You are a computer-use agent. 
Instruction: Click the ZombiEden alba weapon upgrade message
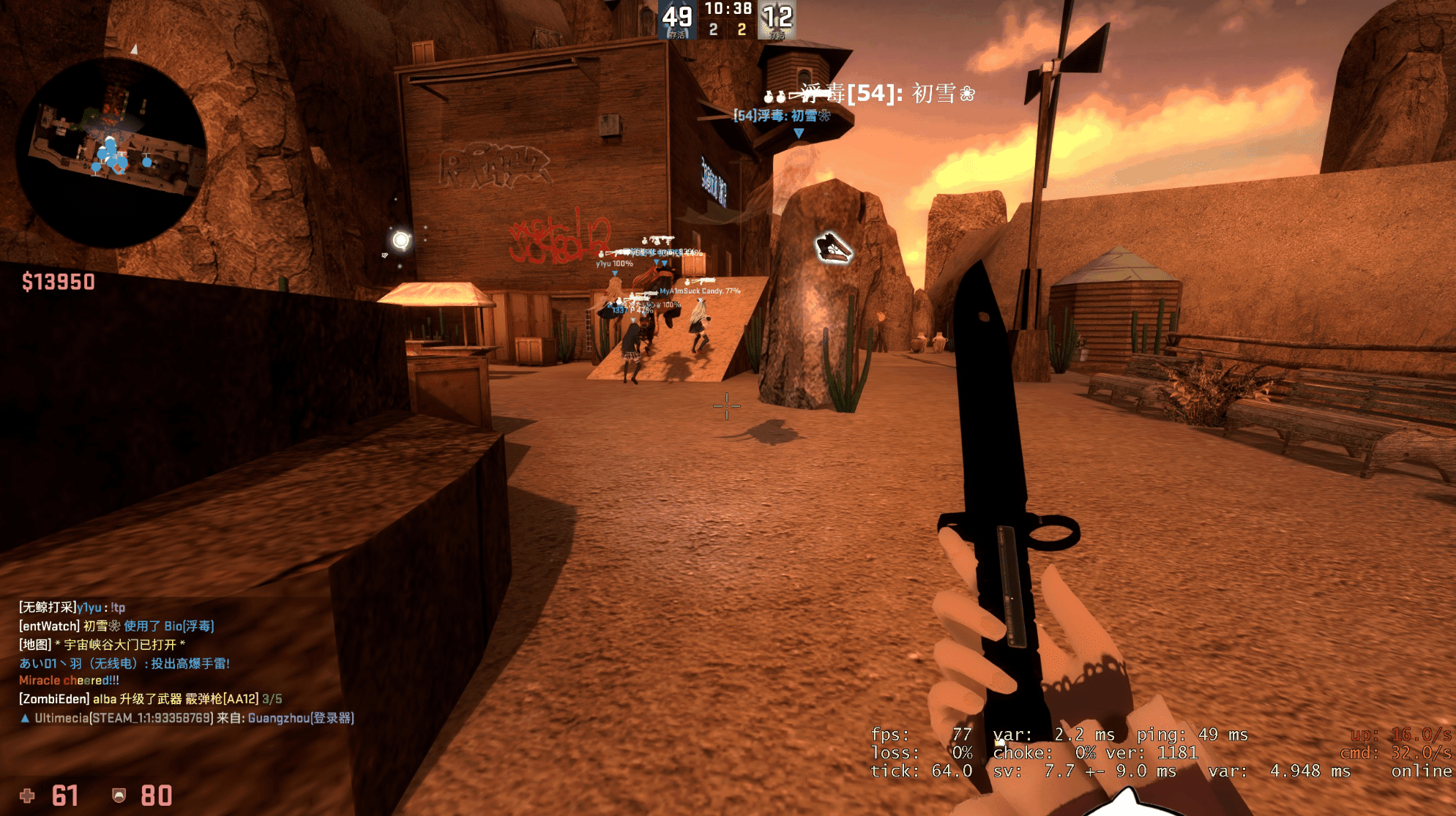pyautogui.click(x=150, y=699)
